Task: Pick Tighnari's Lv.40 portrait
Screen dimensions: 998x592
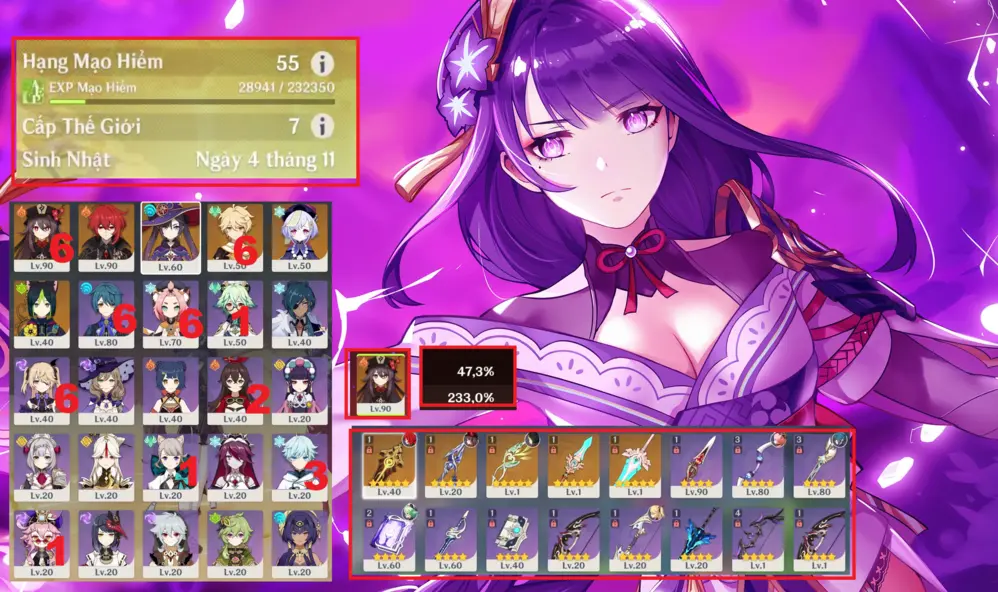Action: [42, 313]
